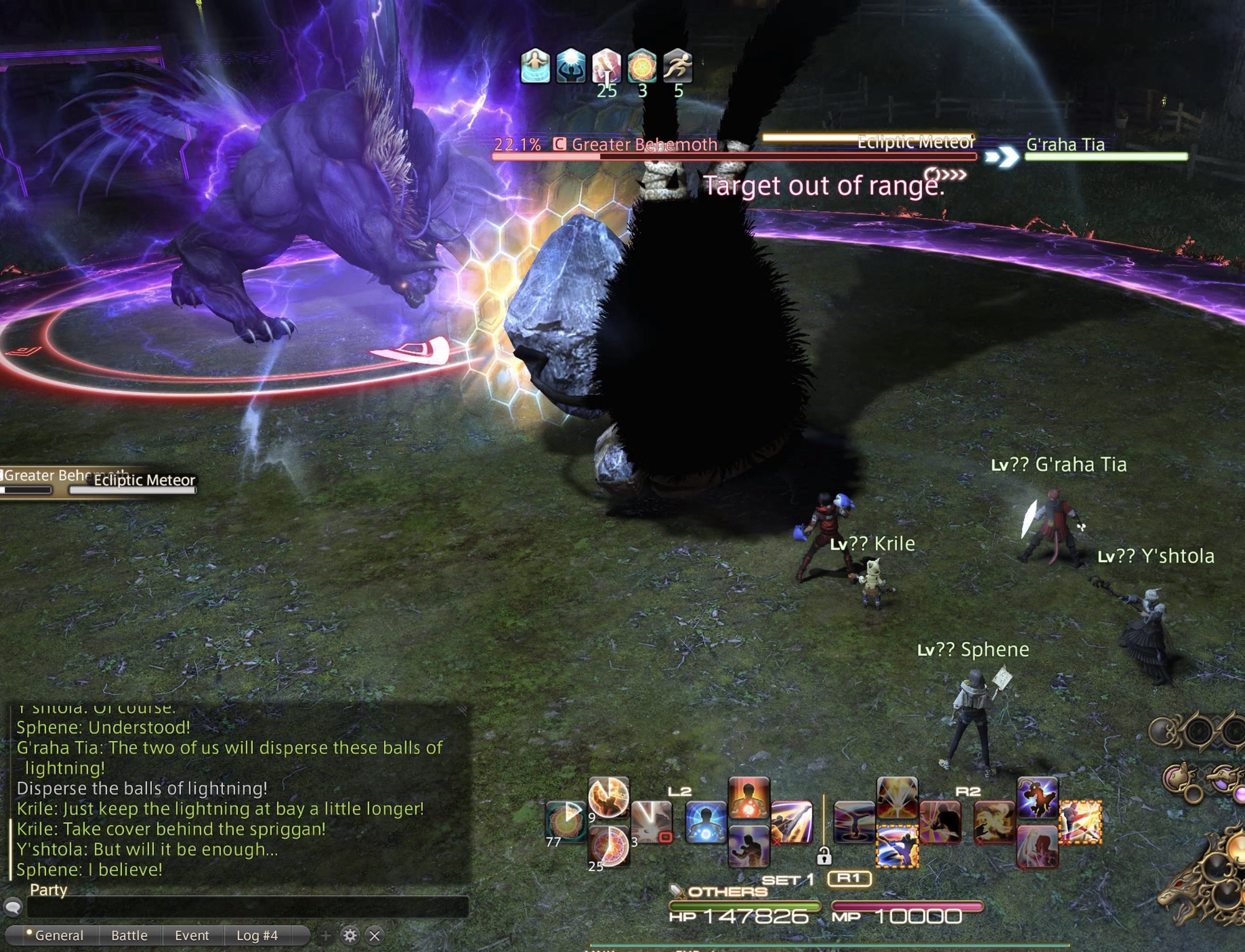The width and height of the screenshot is (1245, 952).
Task: Activate the purple leaping dragon kick ability
Action: [1037, 798]
